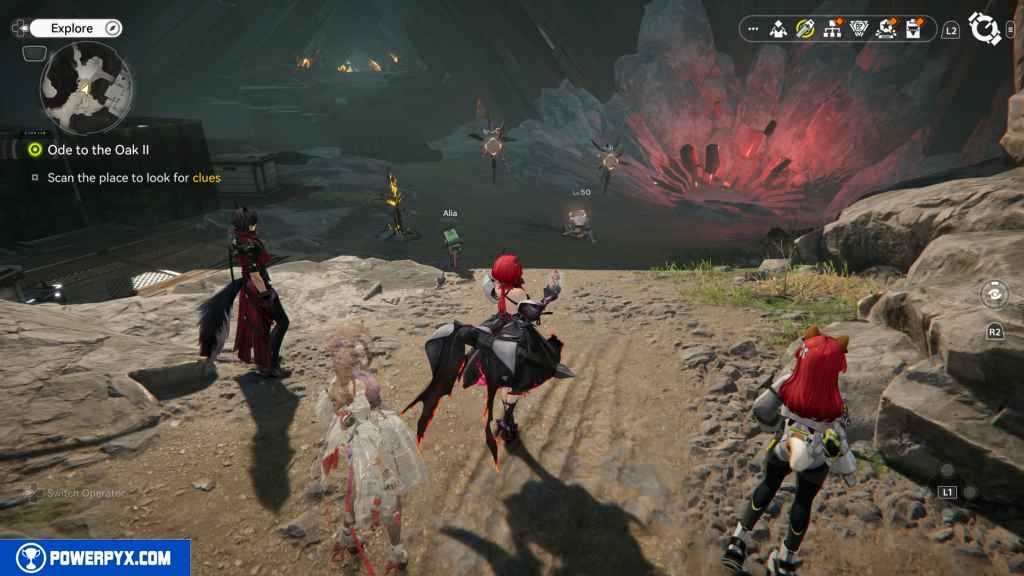Open the operator team icon in toolbar

[779, 29]
